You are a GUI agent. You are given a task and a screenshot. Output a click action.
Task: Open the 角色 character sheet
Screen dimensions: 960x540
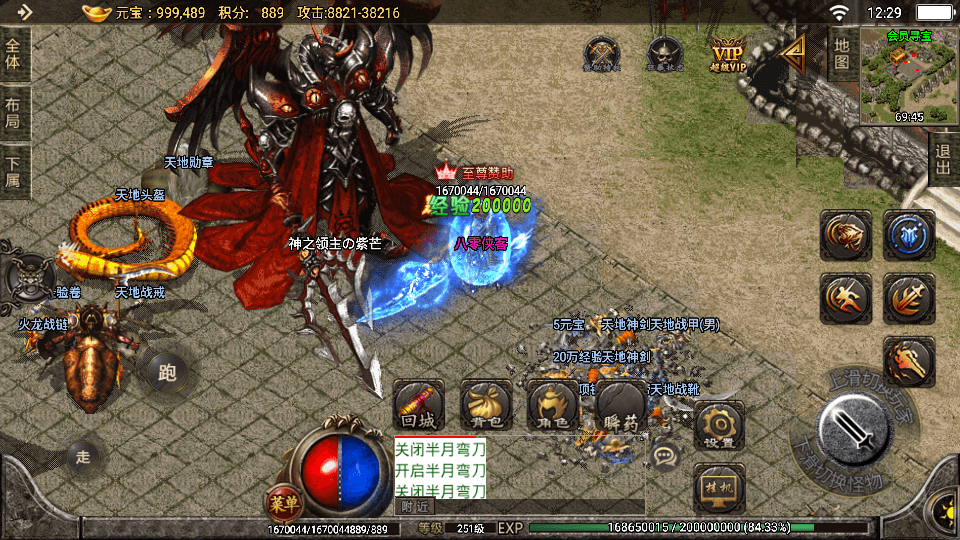[x=553, y=406]
